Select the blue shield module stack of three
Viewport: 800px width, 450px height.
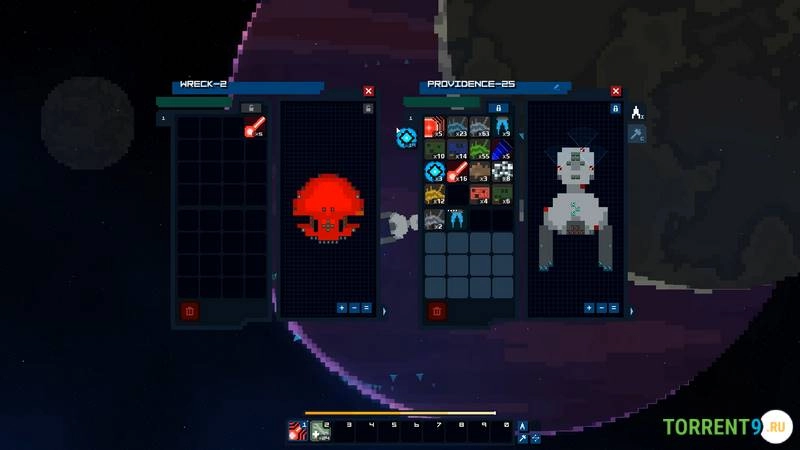click(x=435, y=172)
